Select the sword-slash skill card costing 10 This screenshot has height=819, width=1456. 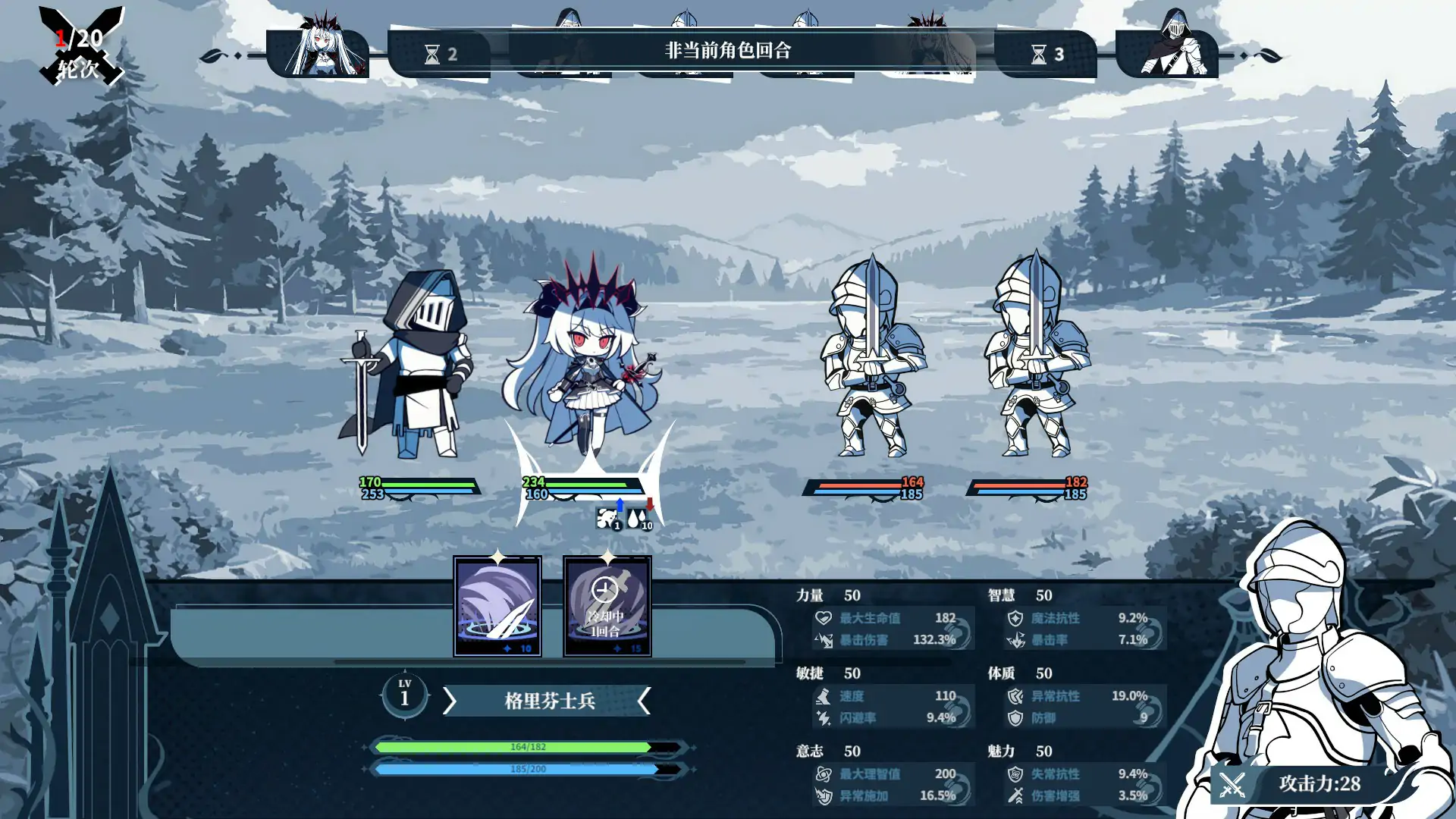pyautogui.click(x=497, y=607)
